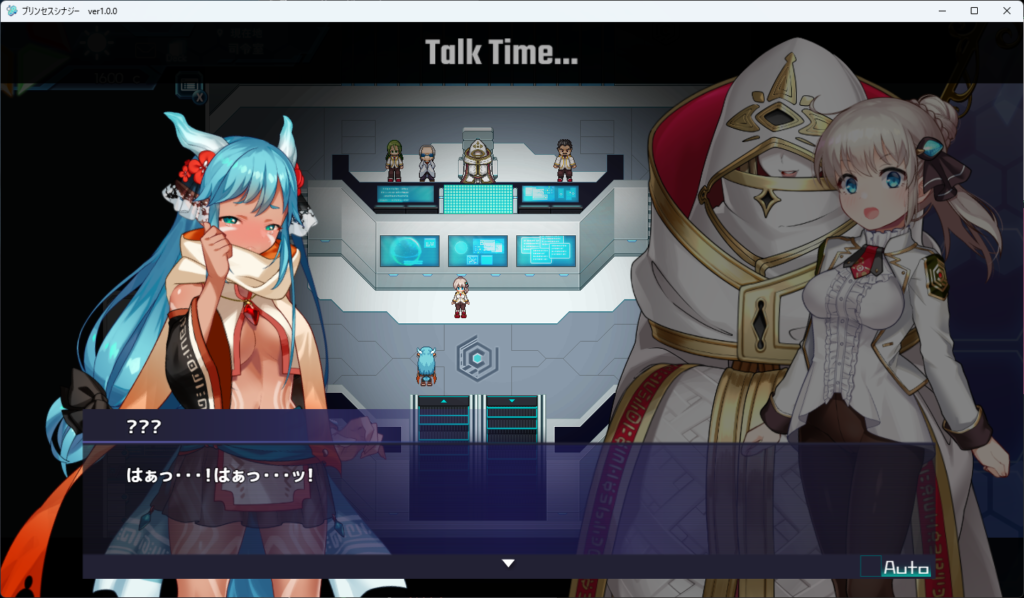
Task: Advance dialogue with the white down arrow
Action: pos(508,564)
